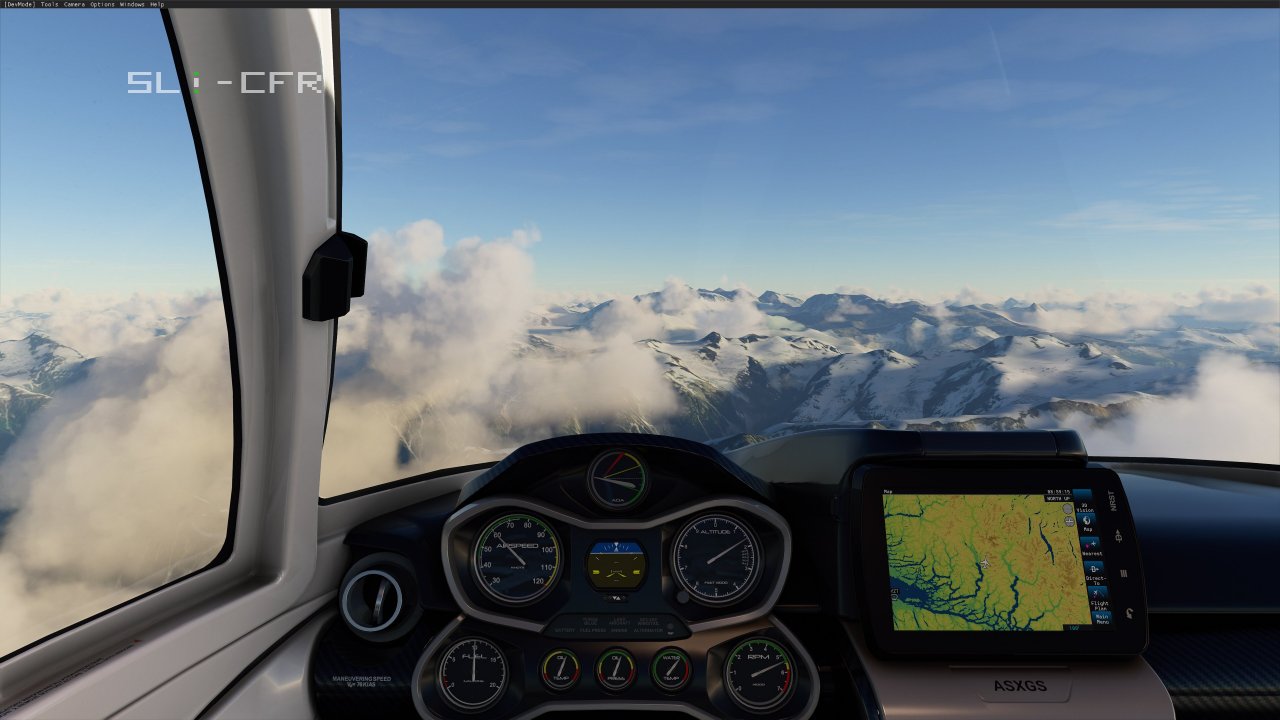Click the aircraft symbol on the GPS map
This screenshot has height=720, width=1280.
pos(985,564)
